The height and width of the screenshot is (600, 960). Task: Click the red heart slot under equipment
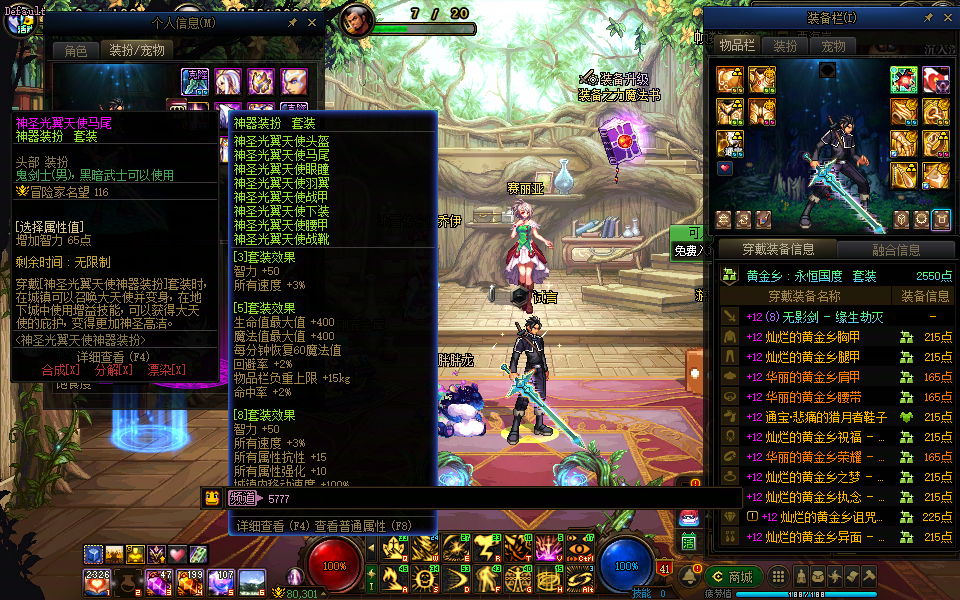(725, 168)
